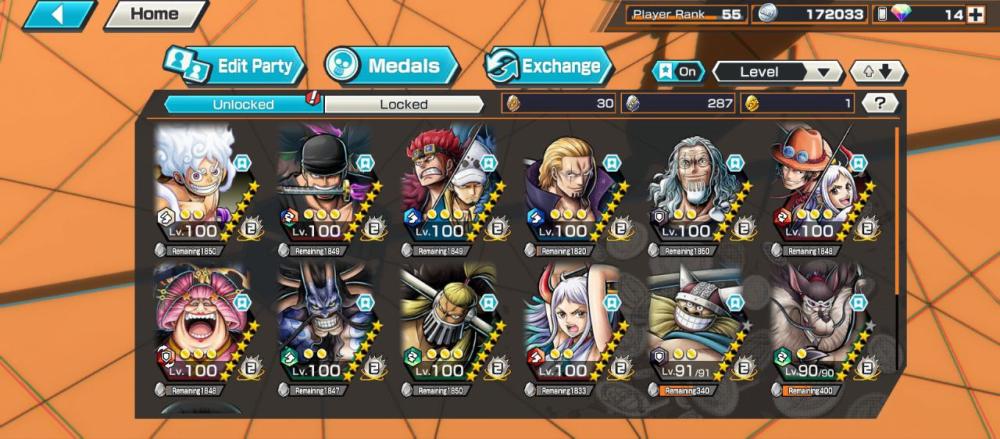The height and width of the screenshot is (439, 1000).
Task: Reverse the sort order with arrow button
Action: pos(876,72)
